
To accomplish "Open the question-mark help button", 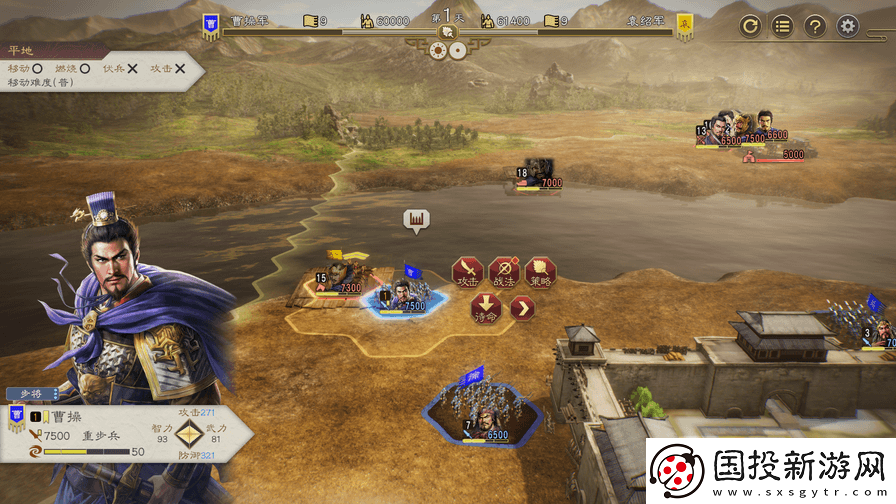I will pos(815,26).
